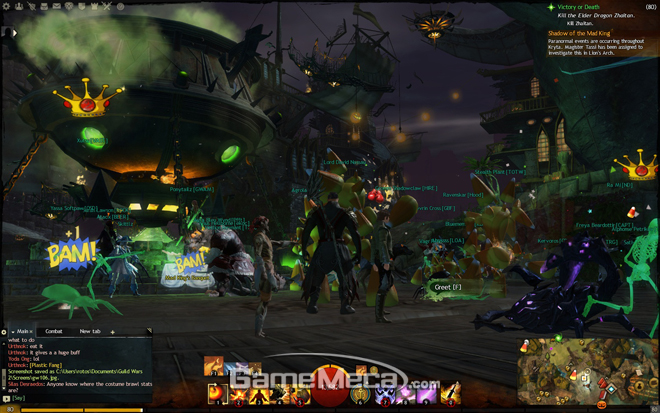Open the gear-shaped game menu icon
This screenshot has width=660, height=413.
5,6
